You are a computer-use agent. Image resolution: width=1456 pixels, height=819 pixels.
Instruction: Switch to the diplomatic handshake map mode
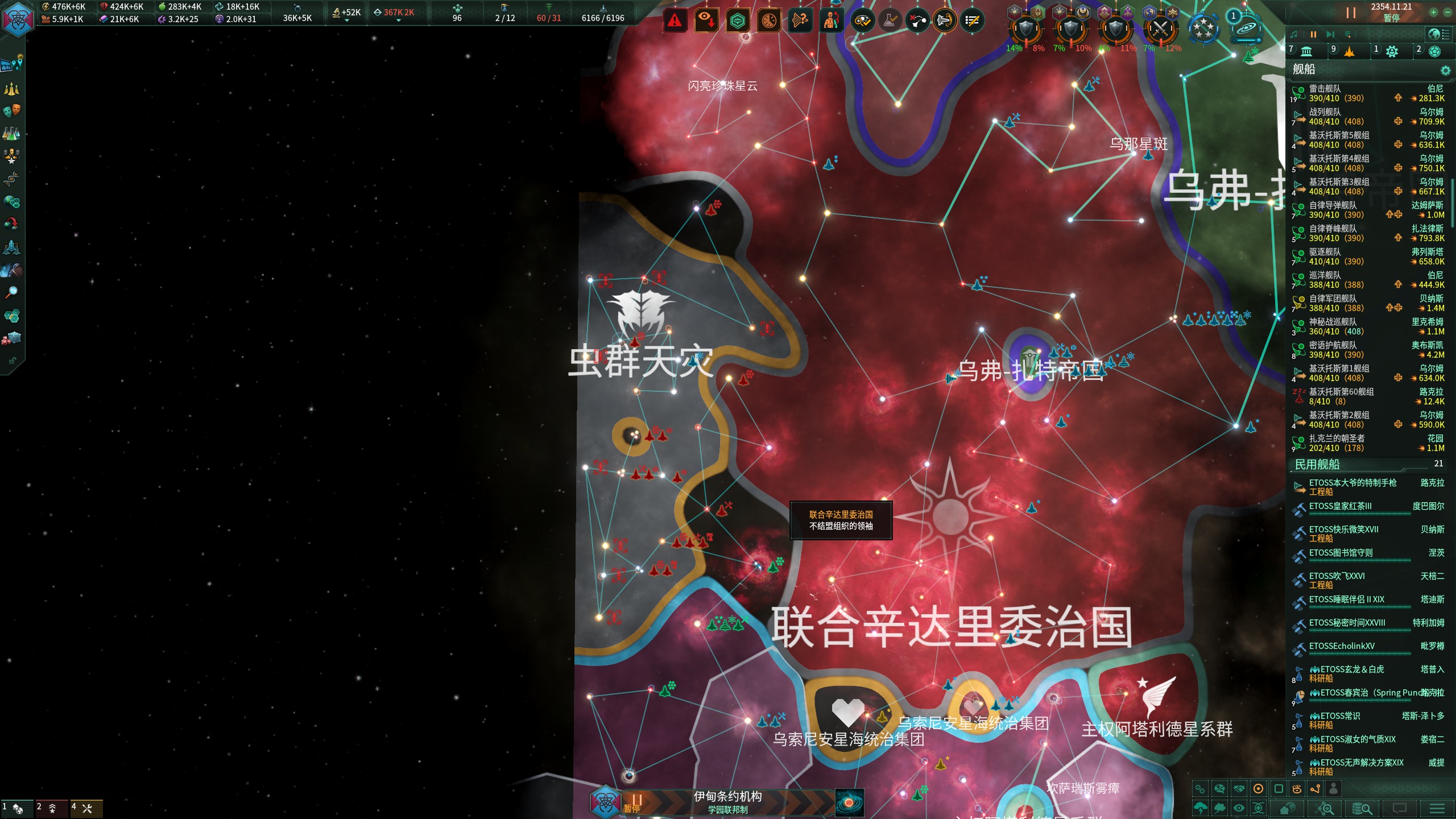point(1238,789)
